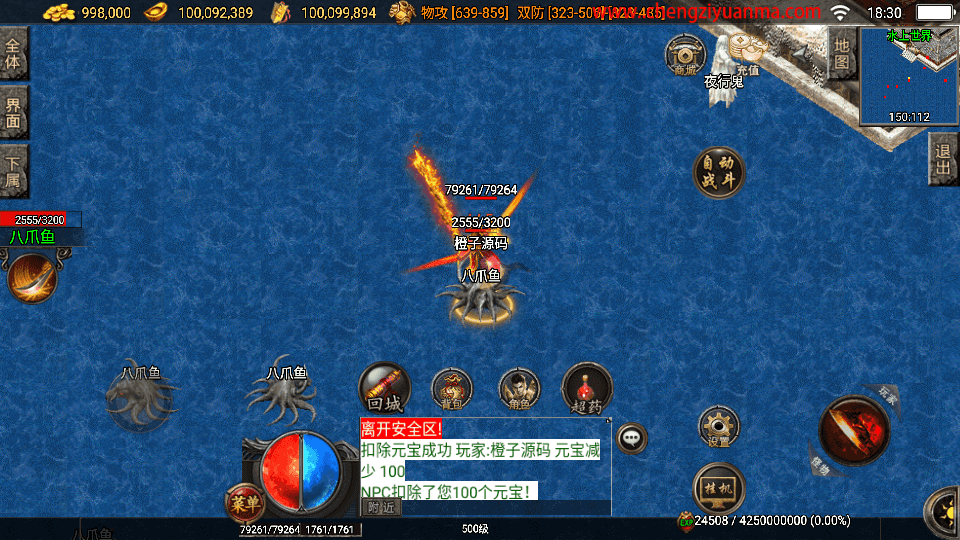The height and width of the screenshot is (540, 960).
Task: Activate the flaming blade skill icon
Action: coord(32,277)
